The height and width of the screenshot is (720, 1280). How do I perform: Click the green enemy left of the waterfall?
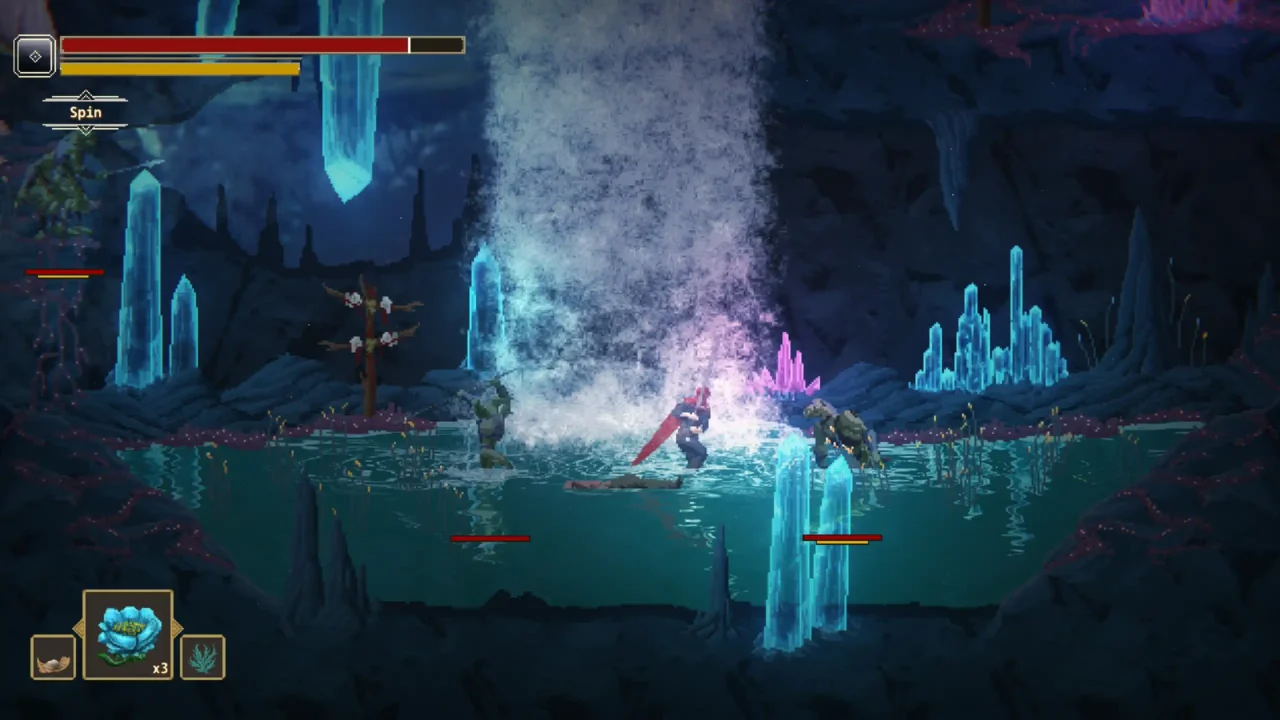[492, 420]
